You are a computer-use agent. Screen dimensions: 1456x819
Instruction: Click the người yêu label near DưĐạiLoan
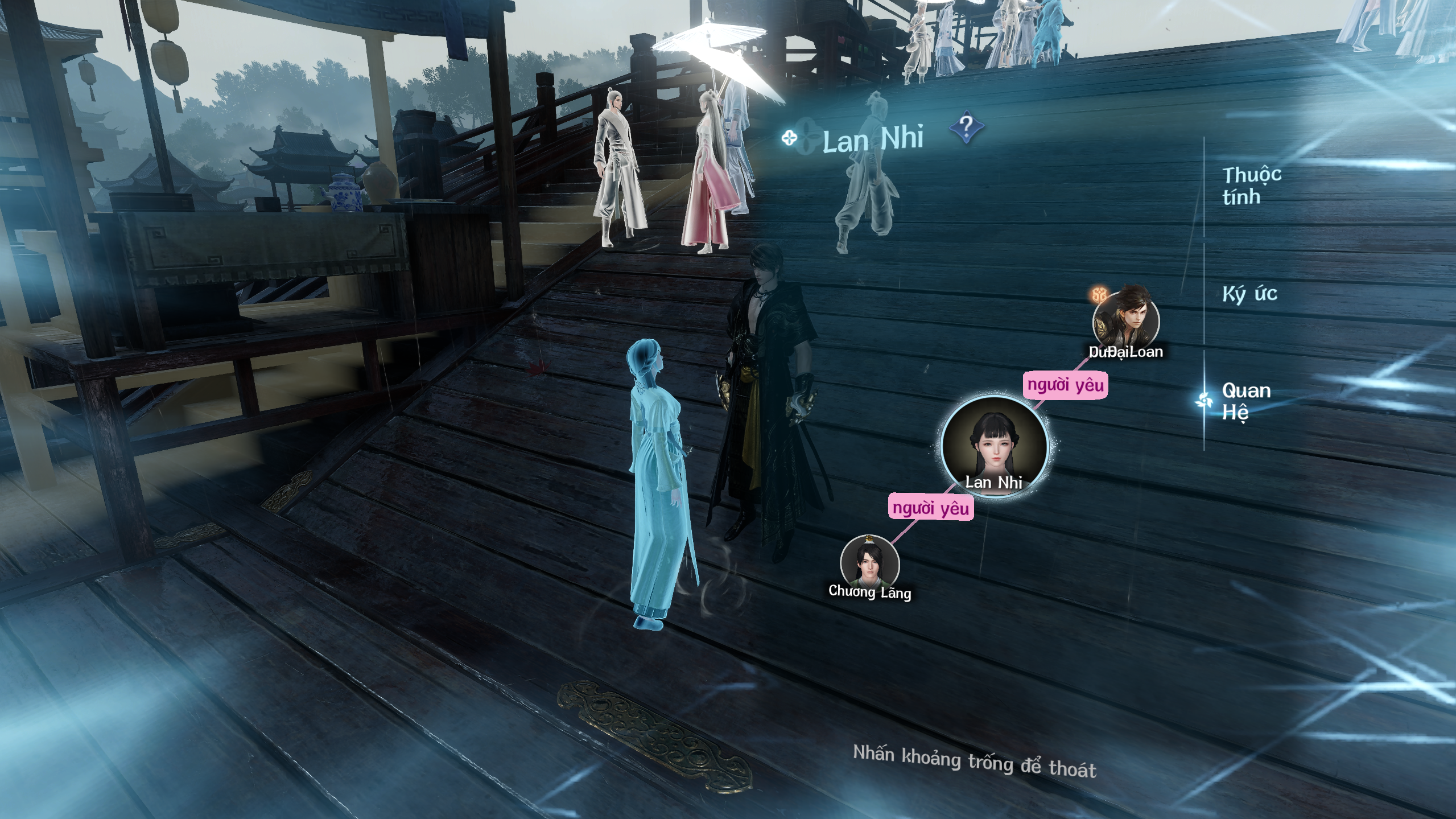[x=1065, y=385]
